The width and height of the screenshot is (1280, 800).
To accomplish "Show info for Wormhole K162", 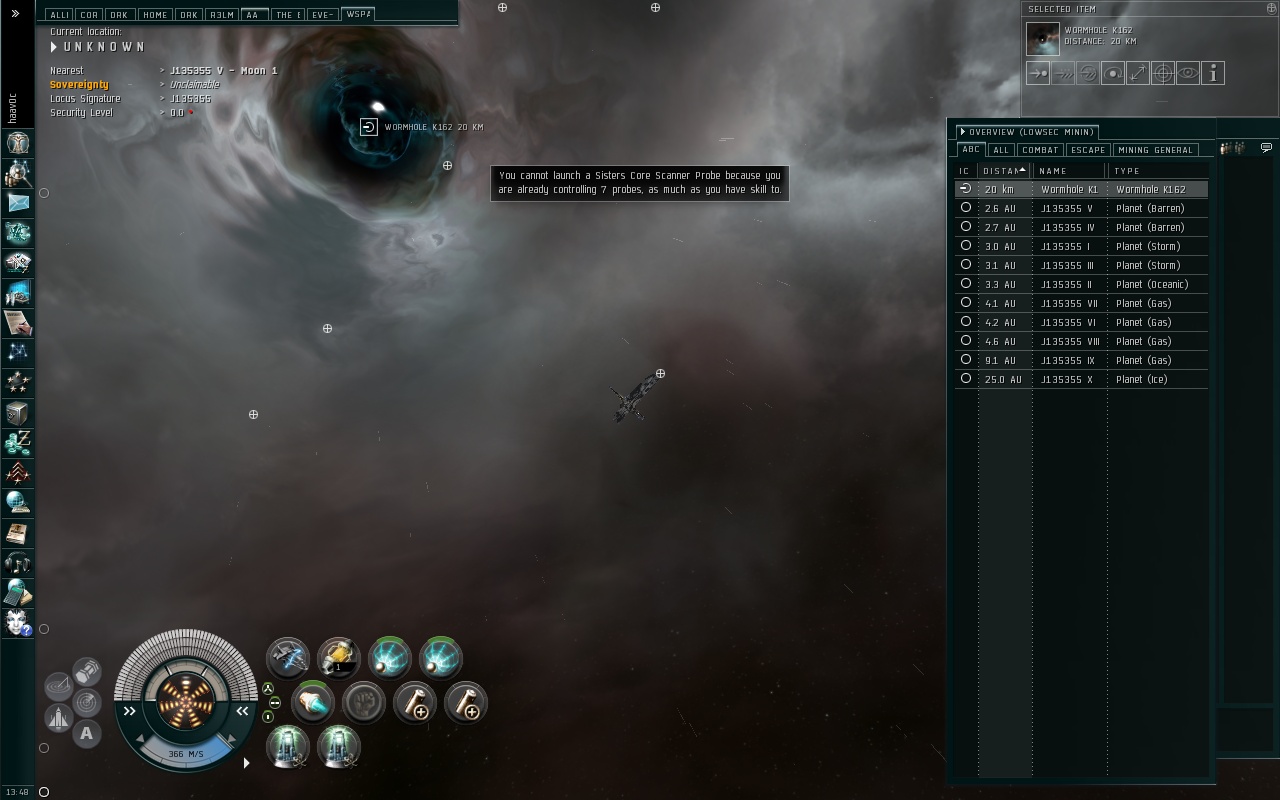I will click(x=1213, y=73).
